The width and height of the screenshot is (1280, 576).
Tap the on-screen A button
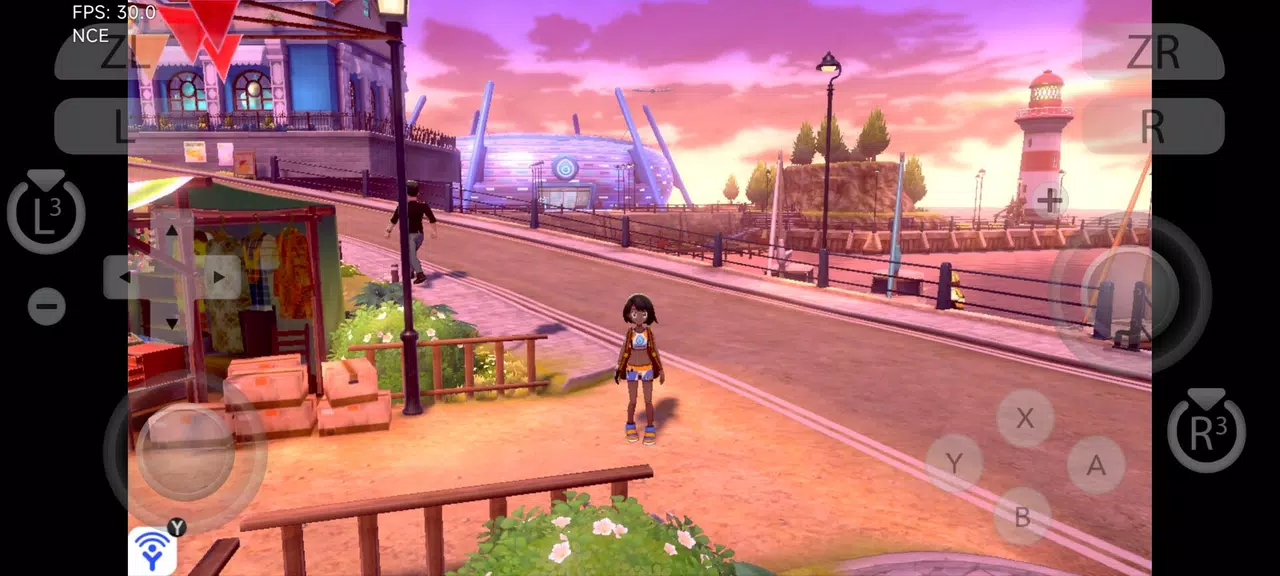point(1096,465)
